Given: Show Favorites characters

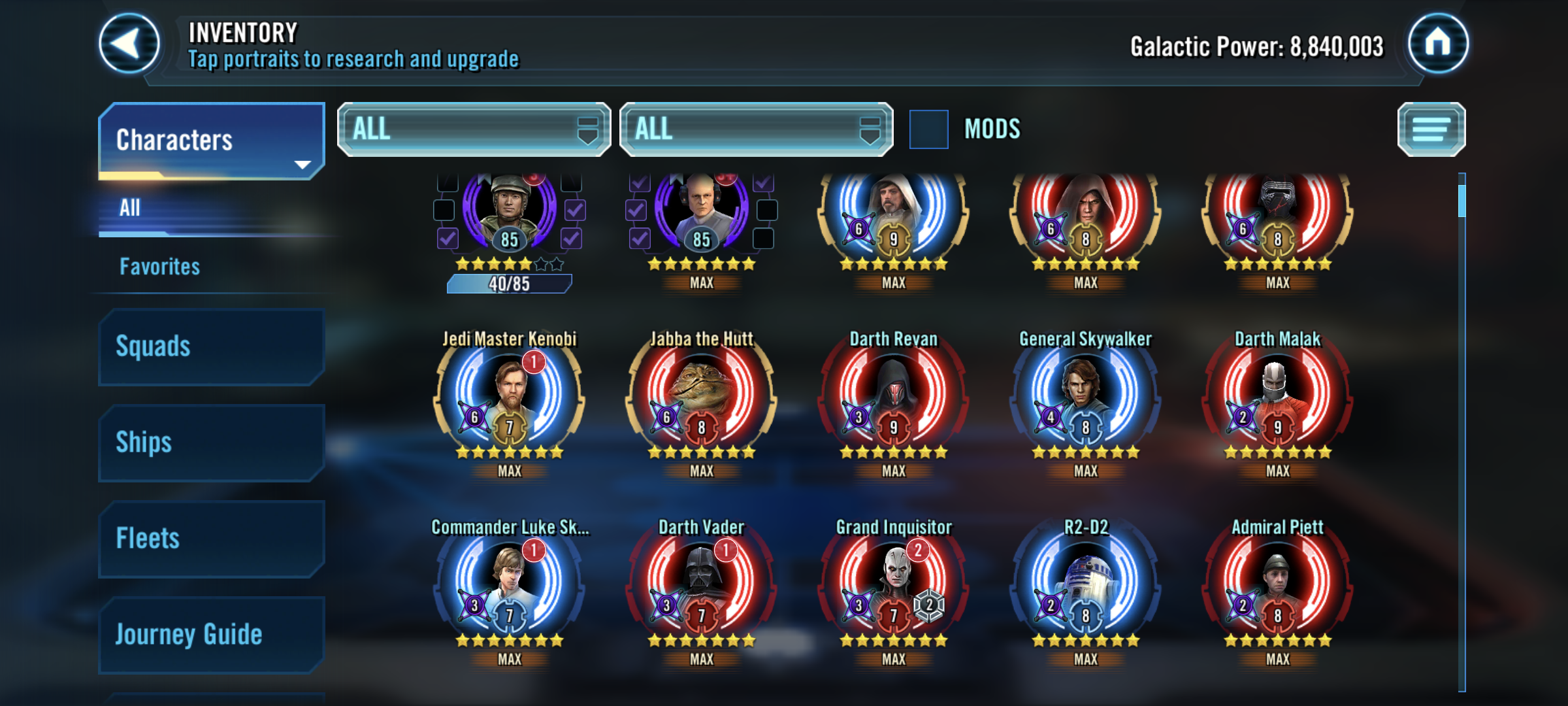Looking at the screenshot, I should tap(160, 267).
